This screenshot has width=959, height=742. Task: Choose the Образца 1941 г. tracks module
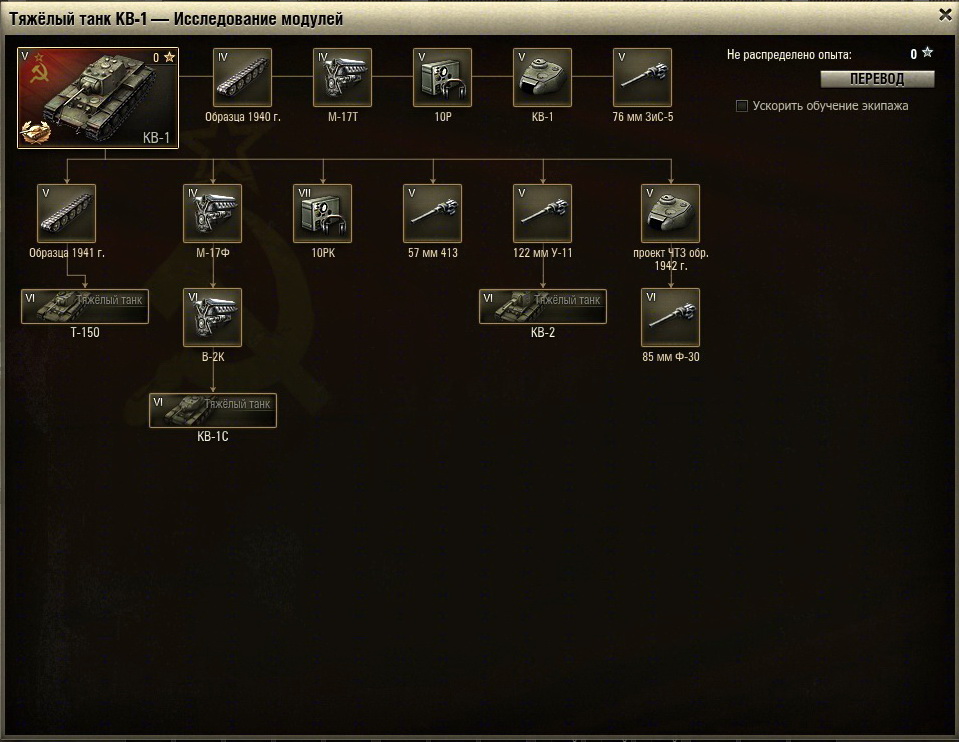coord(67,213)
